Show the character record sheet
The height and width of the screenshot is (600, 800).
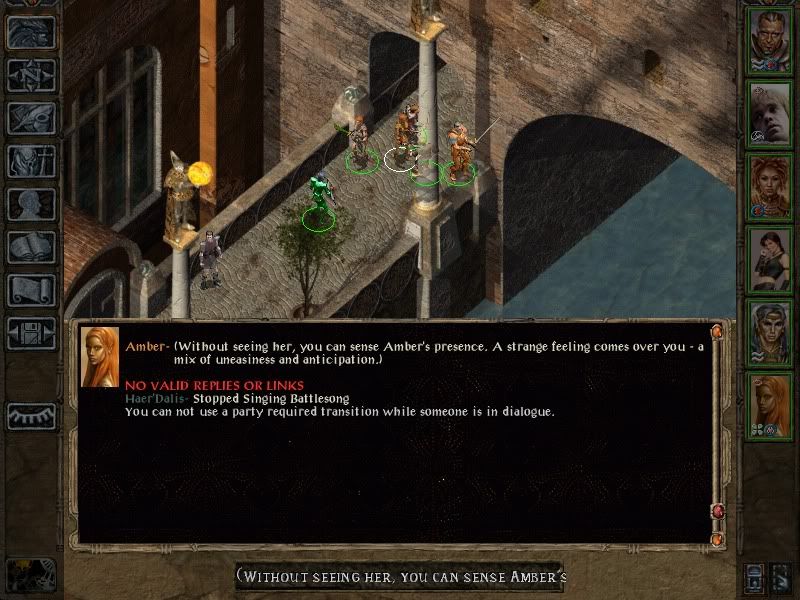31,204
